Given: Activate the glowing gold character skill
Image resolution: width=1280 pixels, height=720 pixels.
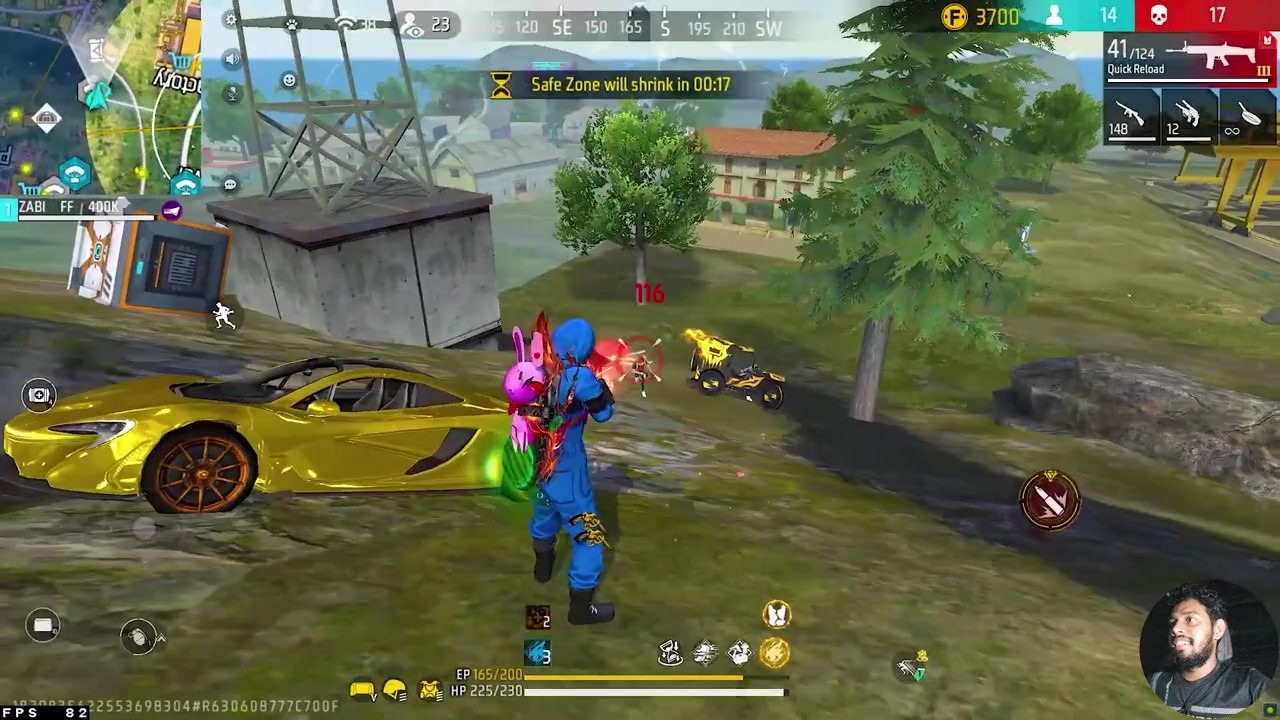Looking at the screenshot, I should point(775,653).
